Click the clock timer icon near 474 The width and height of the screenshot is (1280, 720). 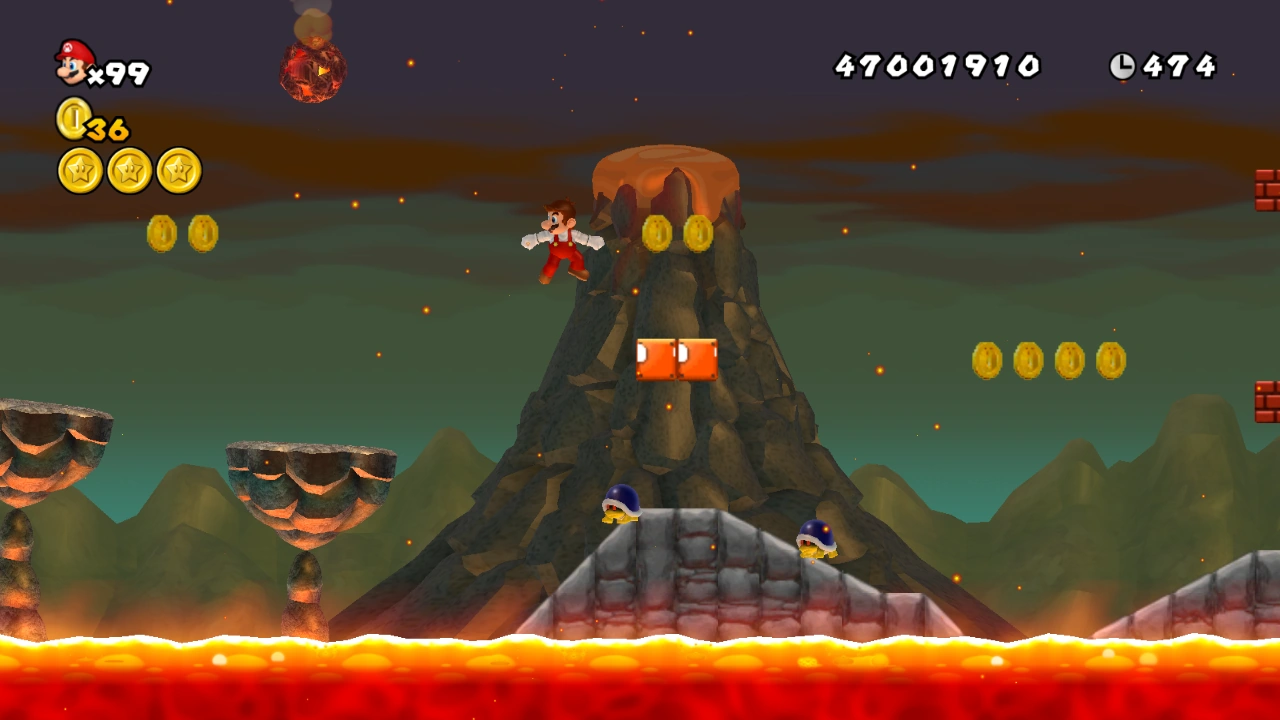1125,66
